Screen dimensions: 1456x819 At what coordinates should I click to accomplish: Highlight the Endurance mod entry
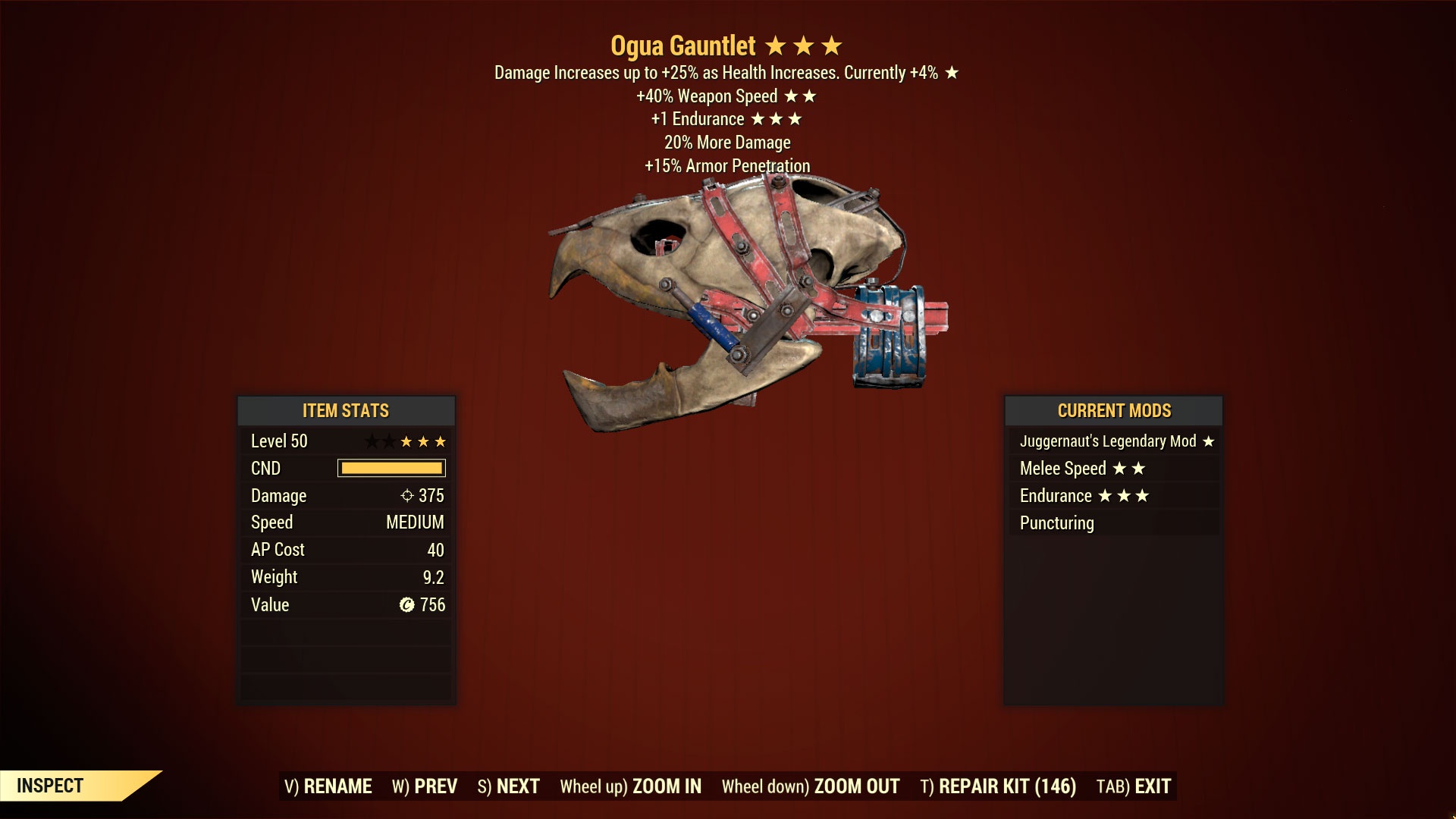coord(1114,496)
